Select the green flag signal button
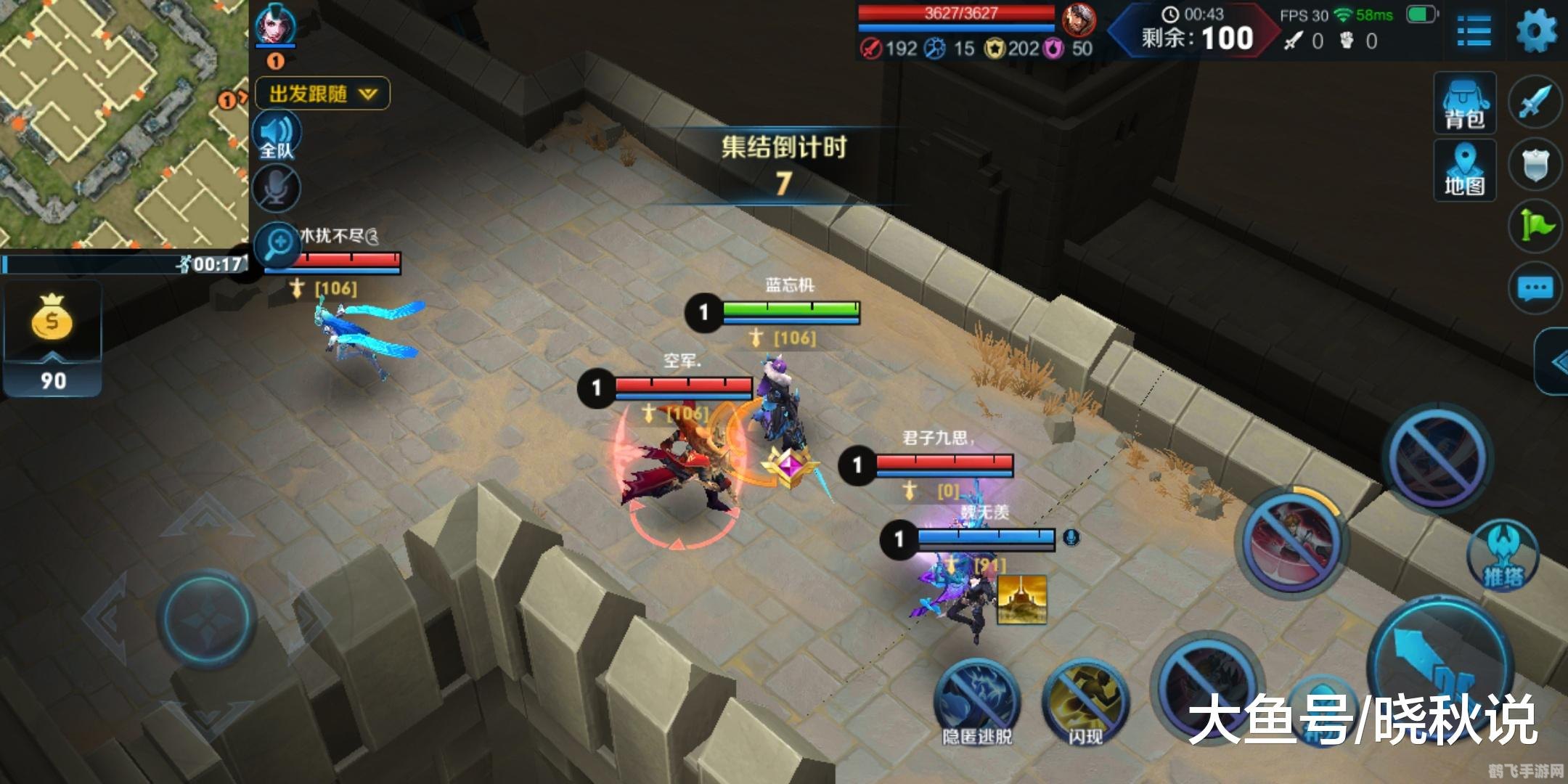This screenshot has height=784, width=1568. pos(1535,226)
